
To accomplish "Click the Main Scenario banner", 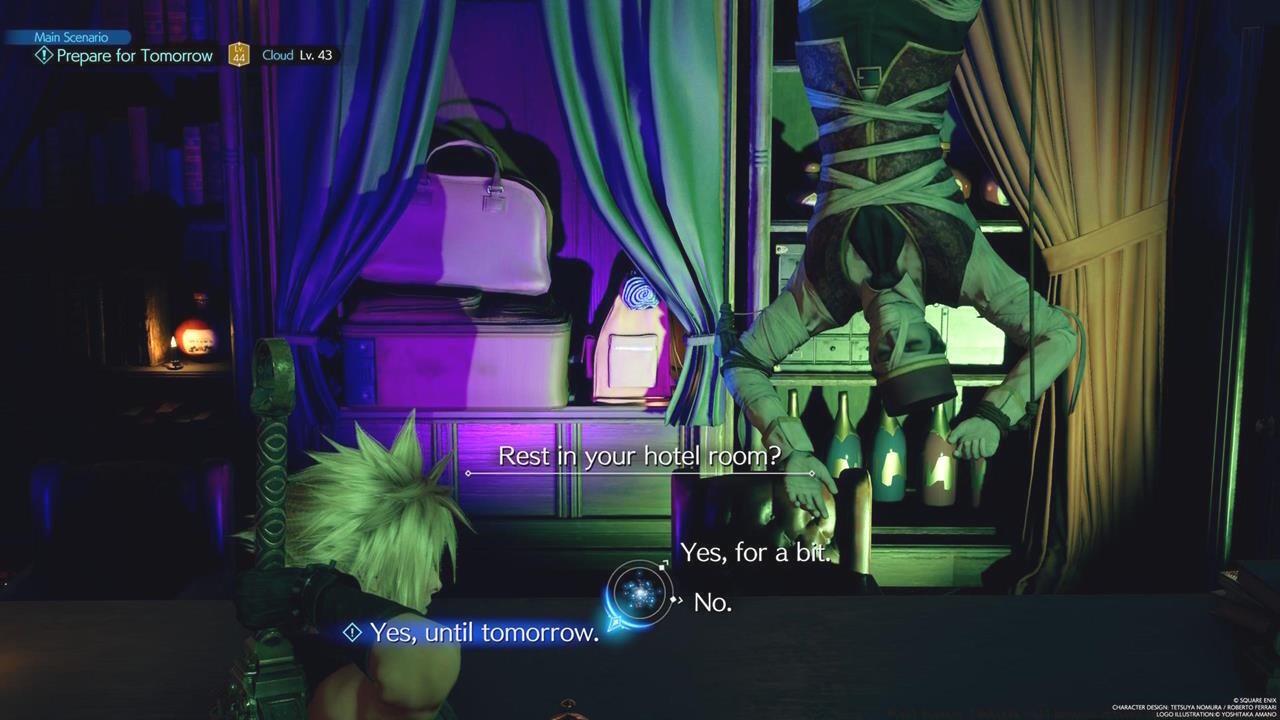I will (70, 36).
